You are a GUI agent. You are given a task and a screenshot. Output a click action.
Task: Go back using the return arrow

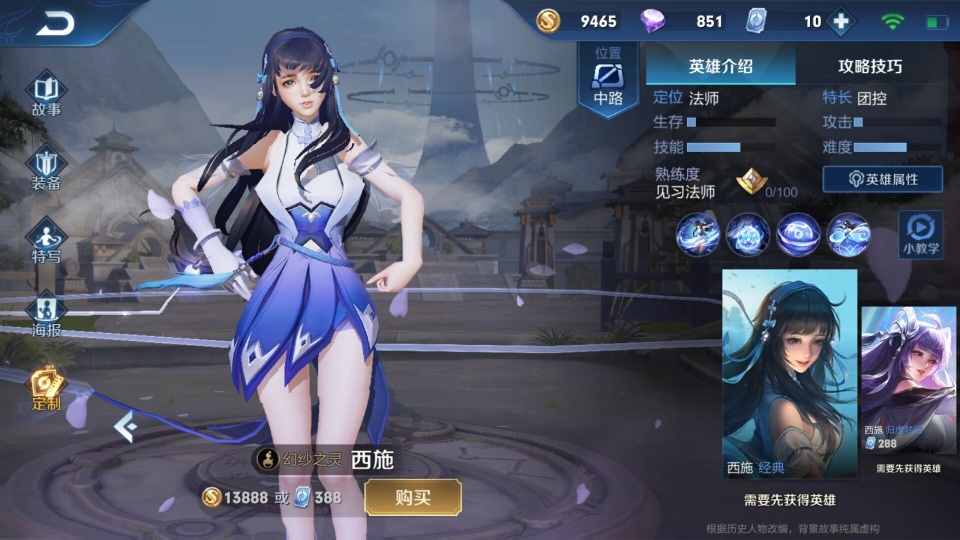pos(55,24)
